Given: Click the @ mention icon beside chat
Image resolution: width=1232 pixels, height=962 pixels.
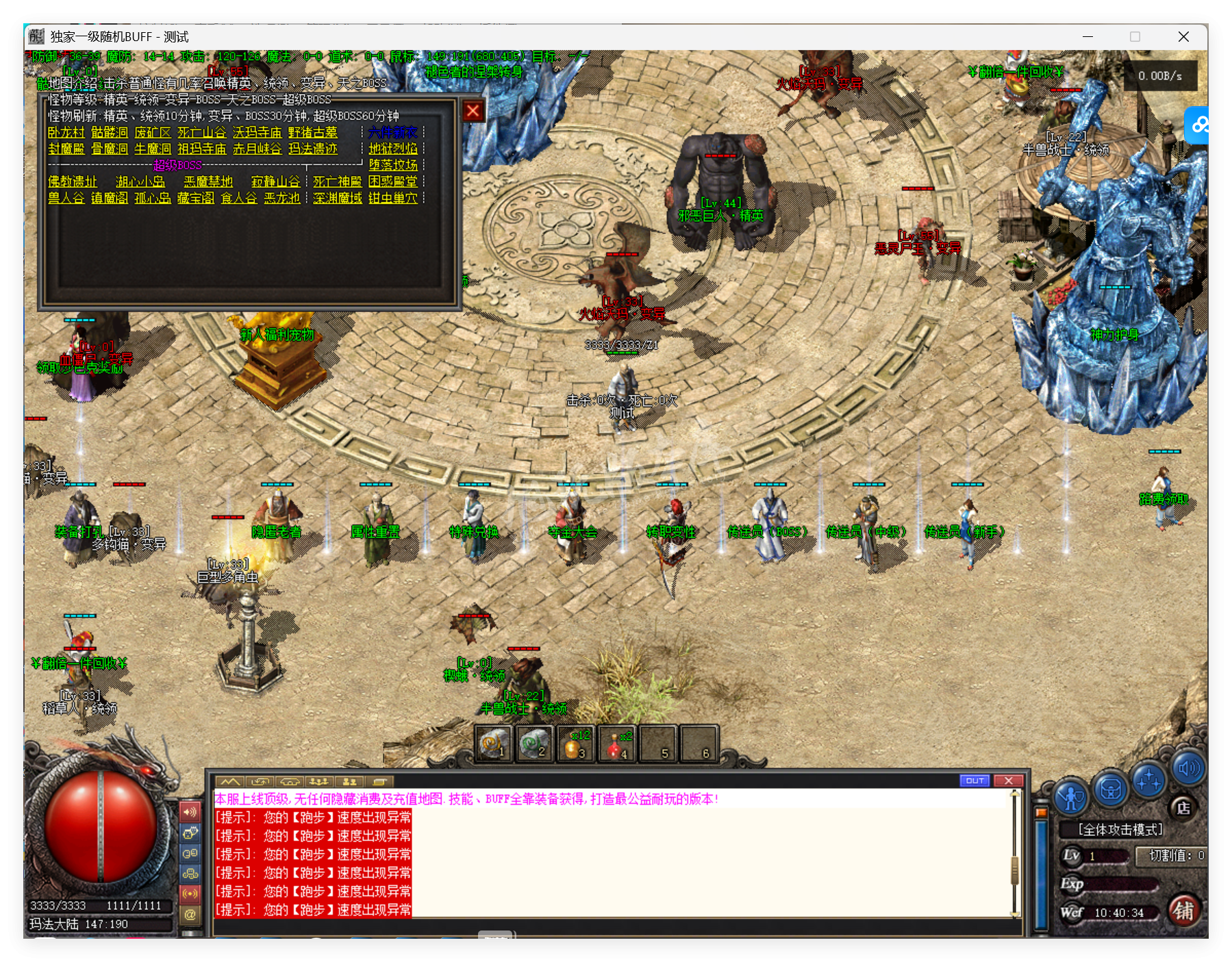Looking at the screenshot, I should [190, 913].
